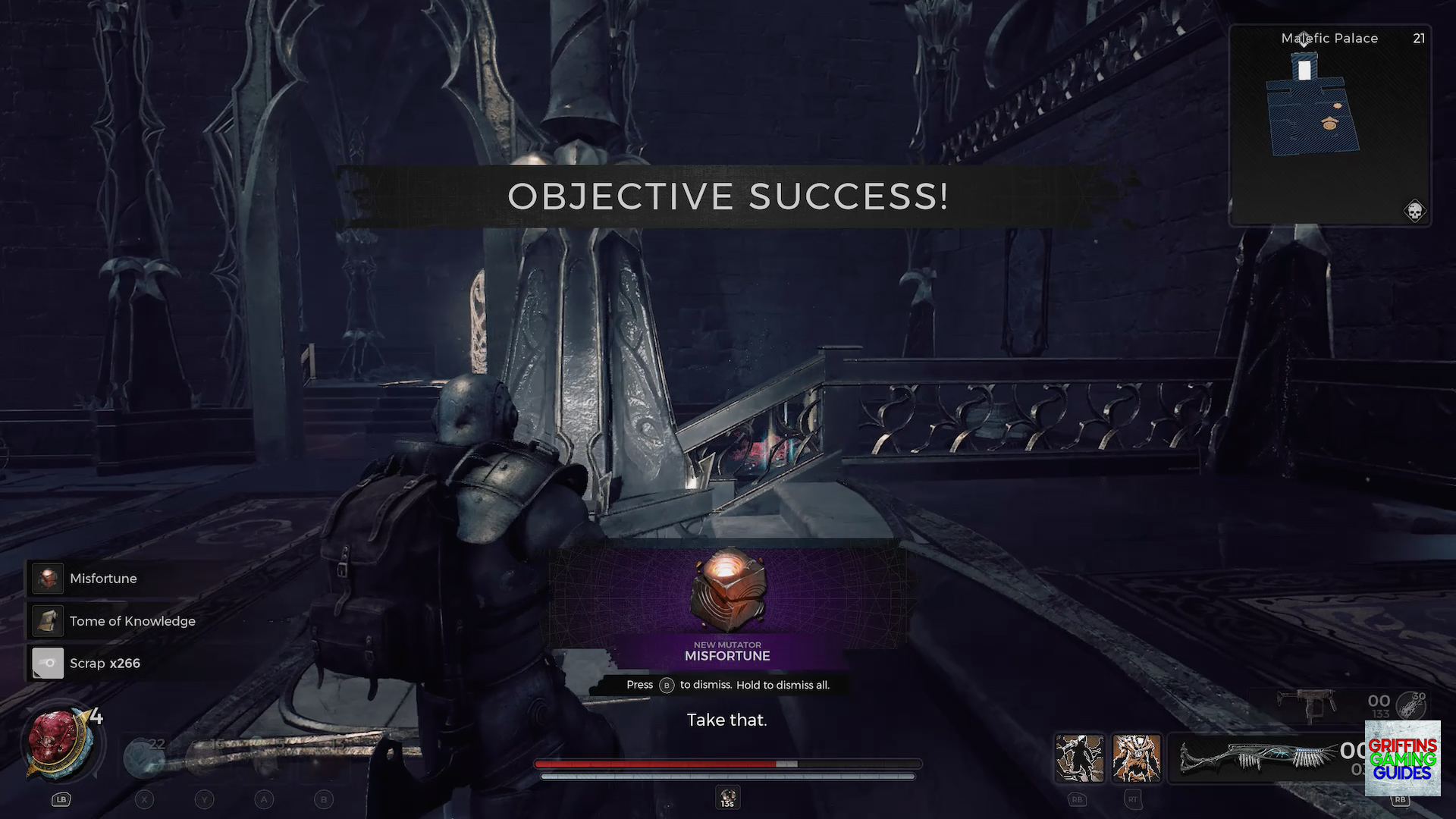Select the Misfortune mutator icon in loot list

click(47, 578)
